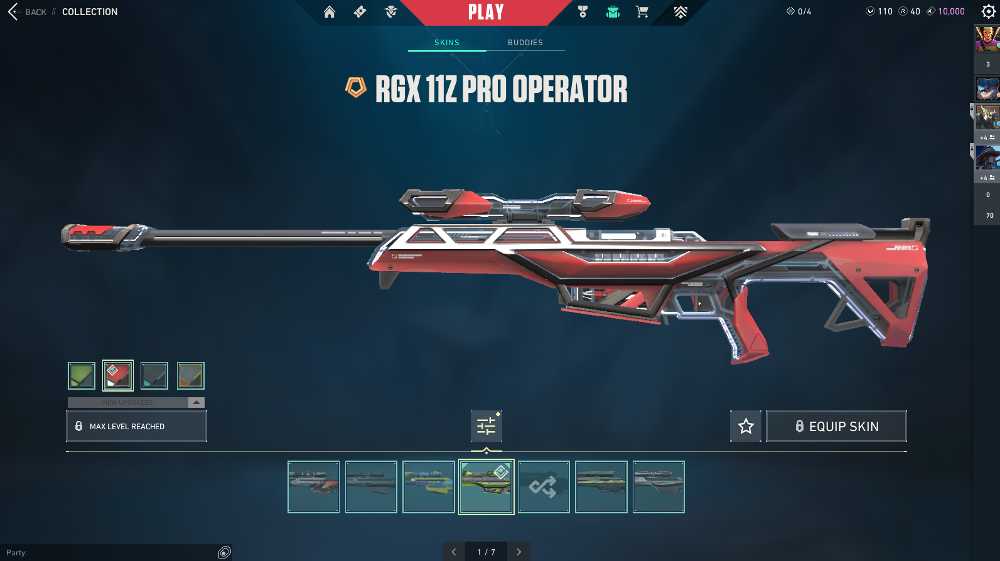The height and width of the screenshot is (561, 1000).
Task: Go to the previous skin page
Action: [x=454, y=552]
